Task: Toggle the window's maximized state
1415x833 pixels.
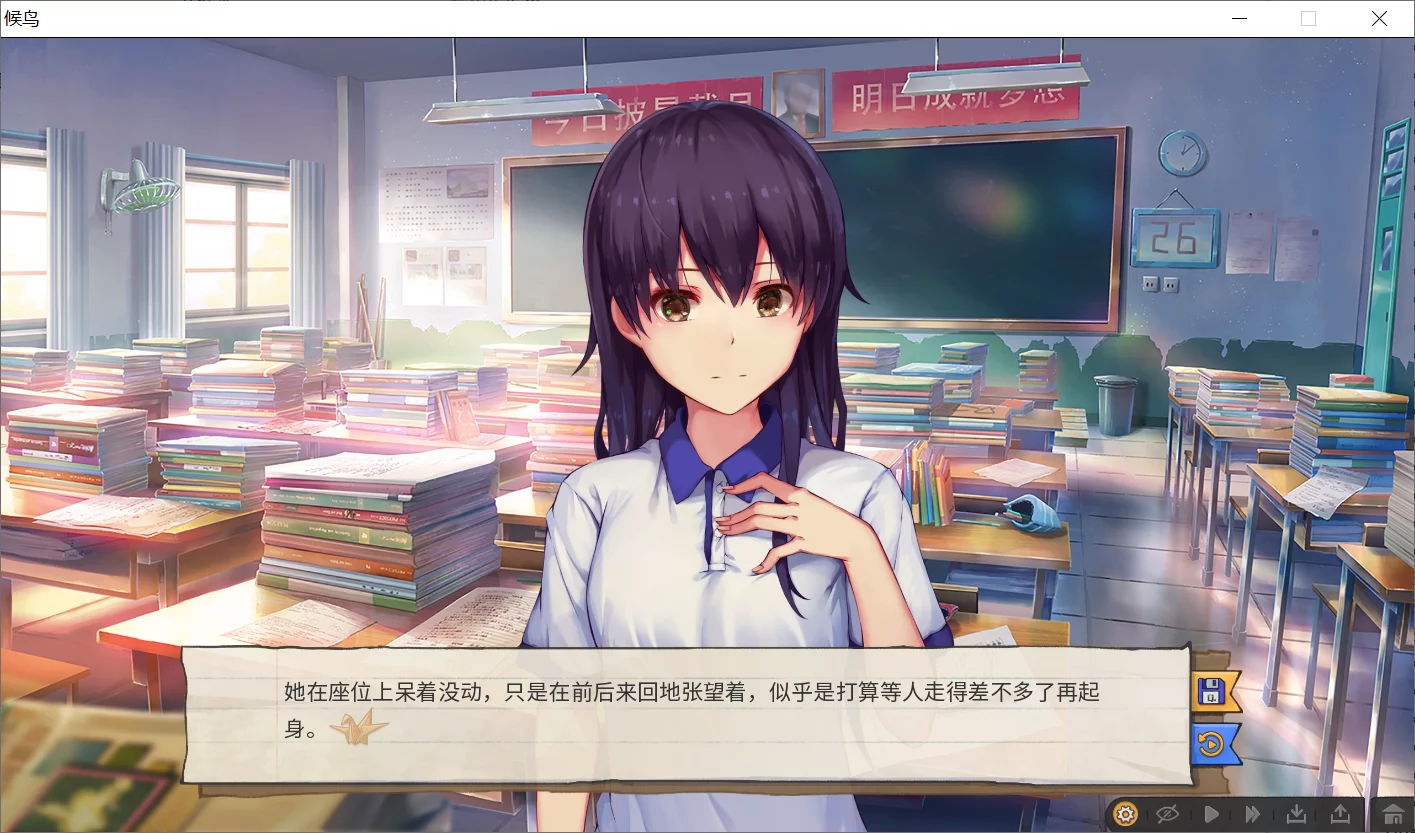Action: (1308, 18)
